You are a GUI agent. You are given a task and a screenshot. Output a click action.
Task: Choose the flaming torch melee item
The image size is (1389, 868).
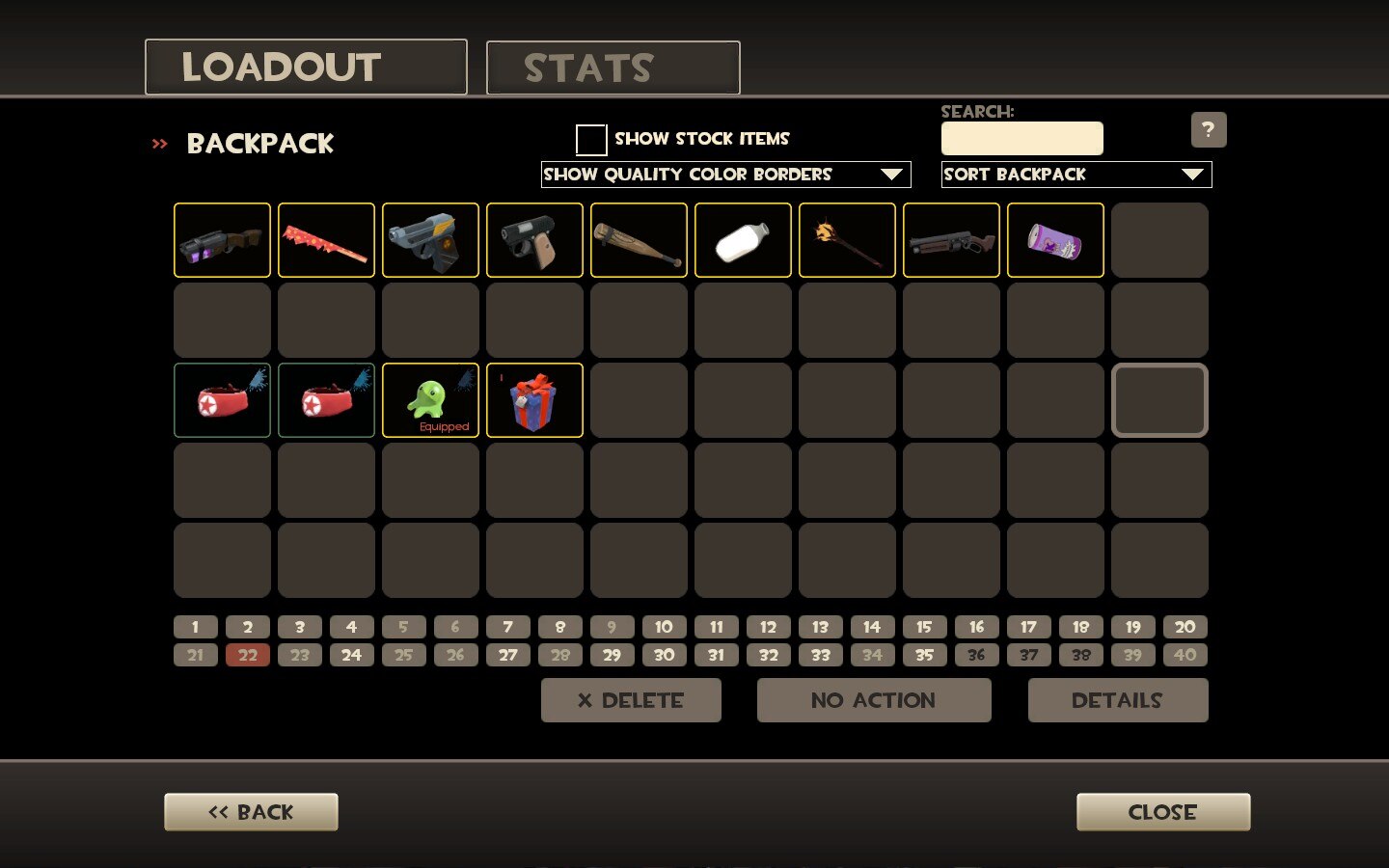pos(847,240)
